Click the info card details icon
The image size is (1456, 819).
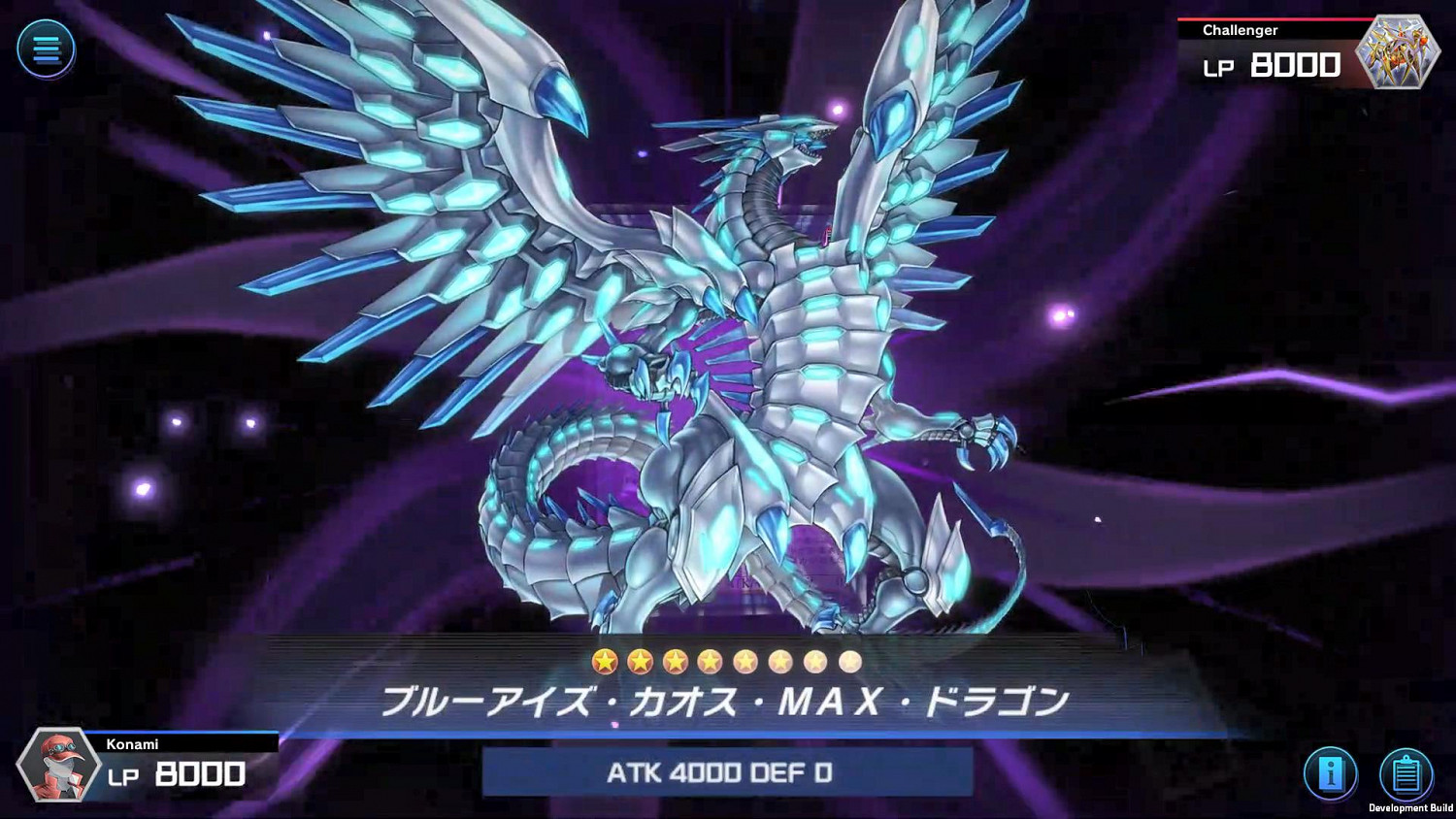[x=1332, y=773]
